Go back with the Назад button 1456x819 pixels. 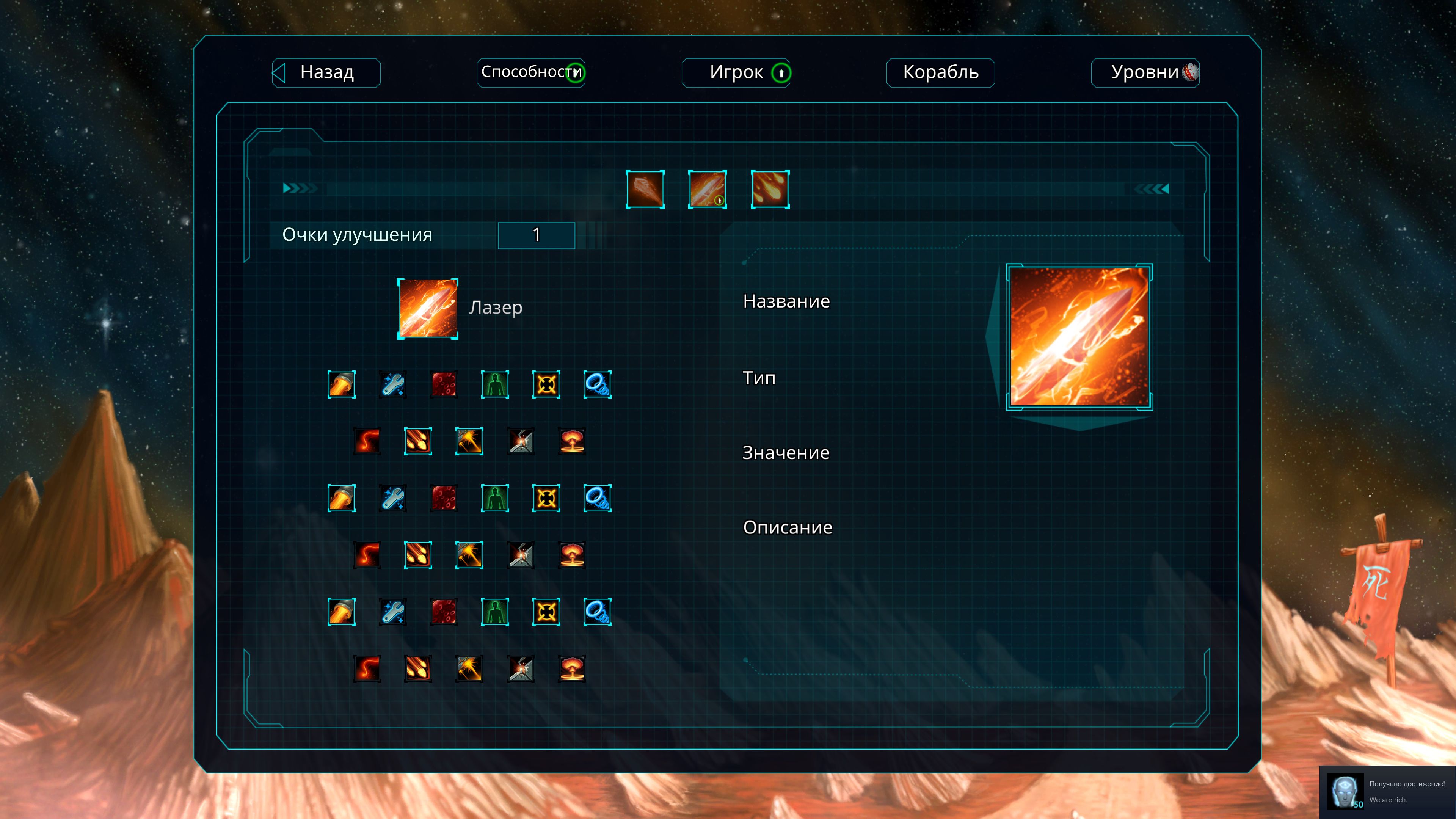pos(326,73)
